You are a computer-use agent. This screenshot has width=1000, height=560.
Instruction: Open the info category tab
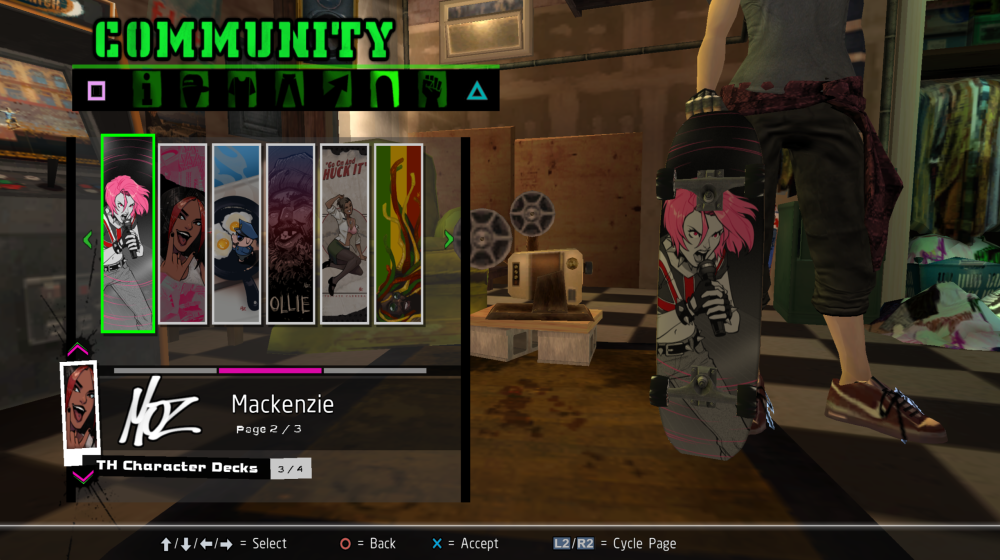147,91
